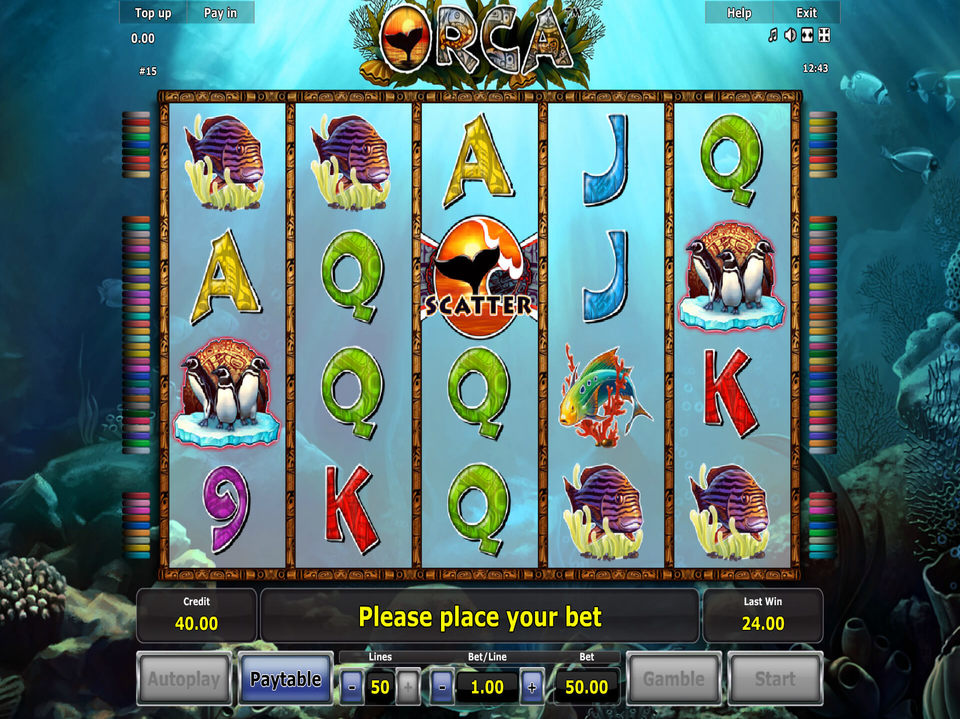Click the Gamble button

673,680
